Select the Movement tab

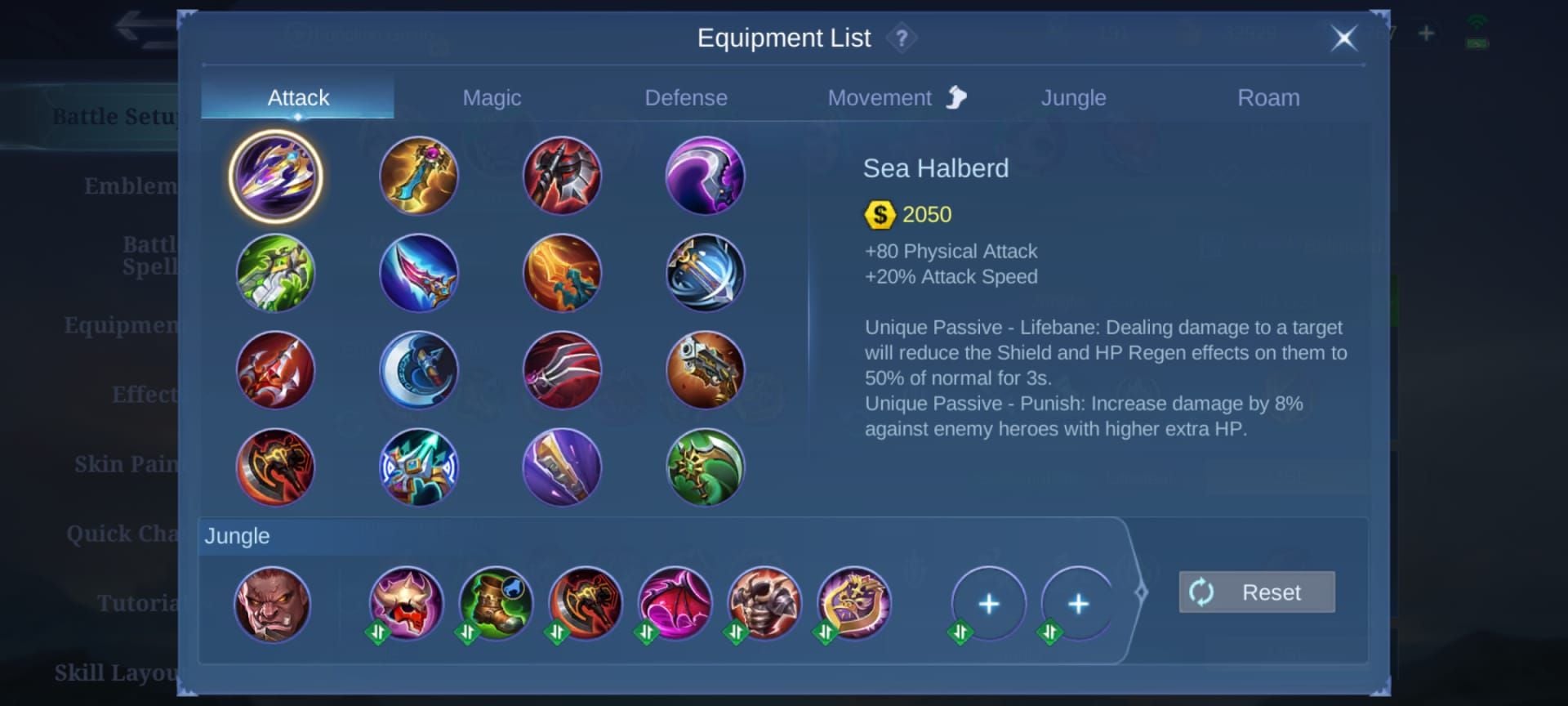pos(880,98)
